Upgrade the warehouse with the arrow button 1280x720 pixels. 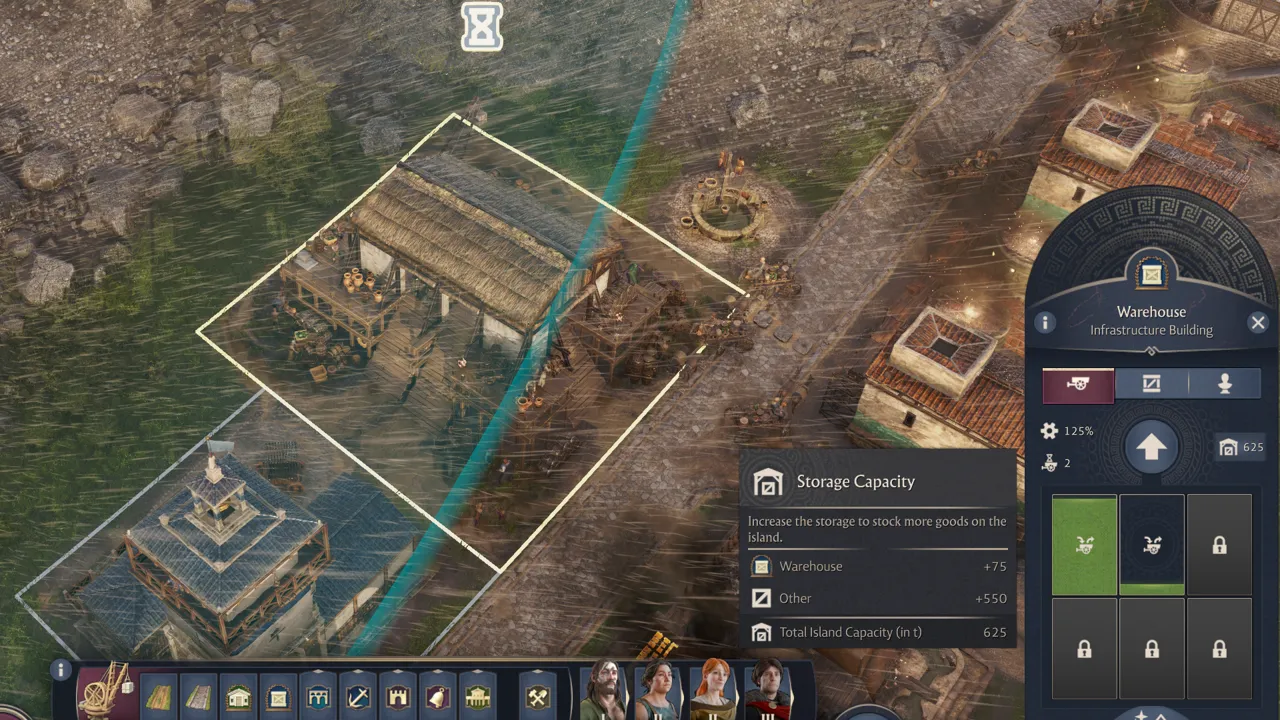pos(1150,448)
